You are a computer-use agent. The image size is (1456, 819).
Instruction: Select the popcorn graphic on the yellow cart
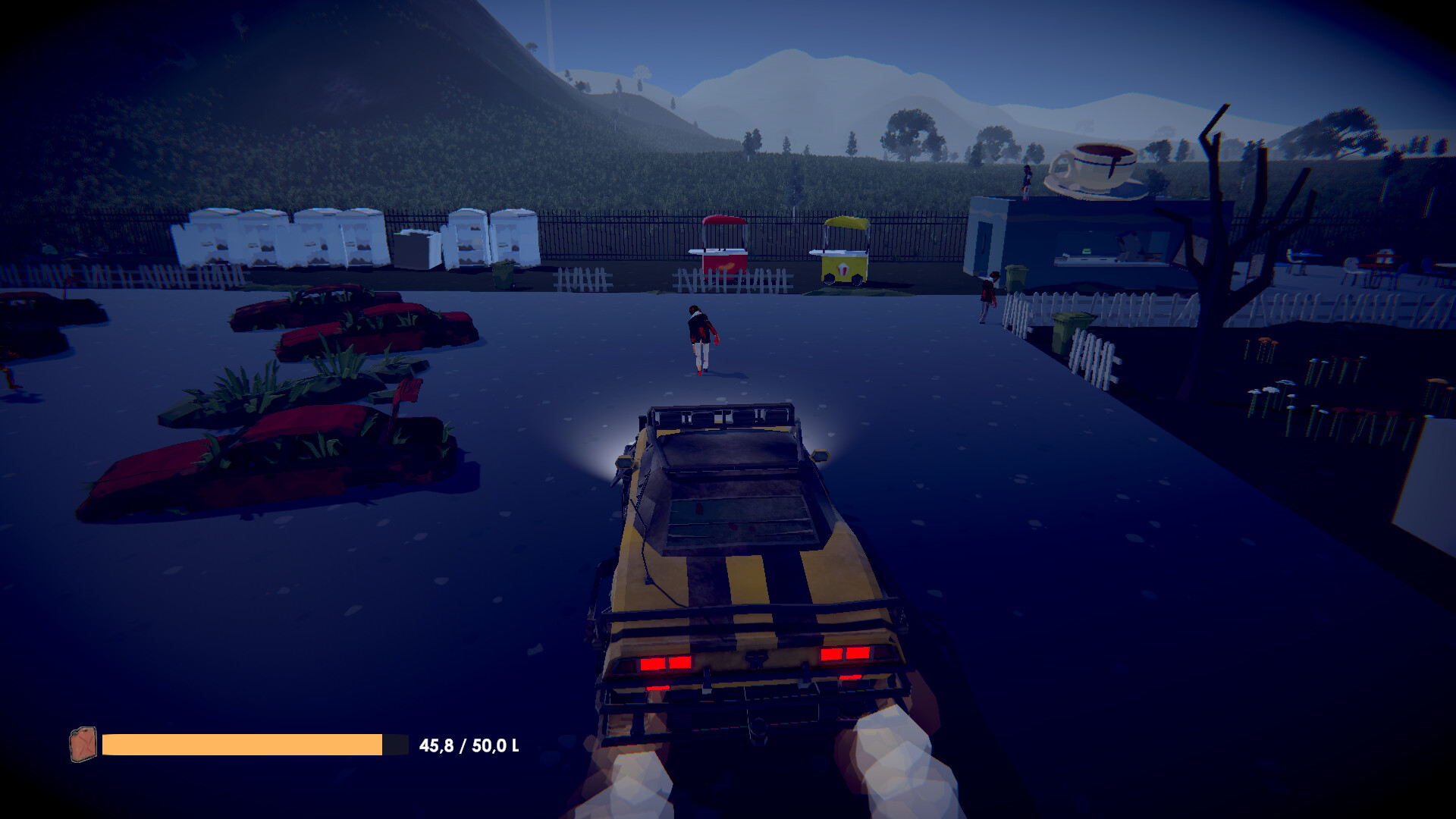[843, 270]
